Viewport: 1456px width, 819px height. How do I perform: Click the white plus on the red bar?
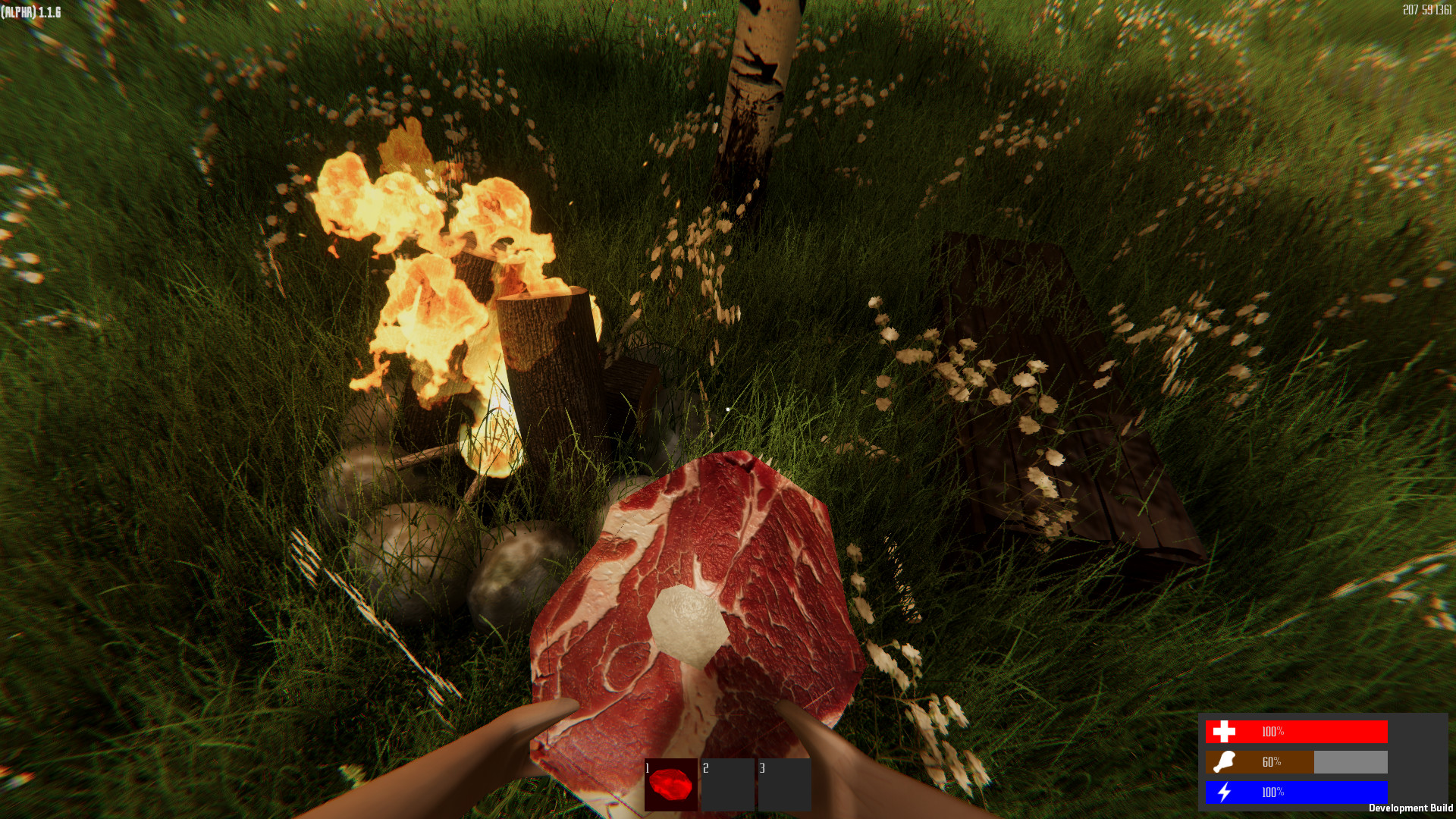click(x=1225, y=733)
